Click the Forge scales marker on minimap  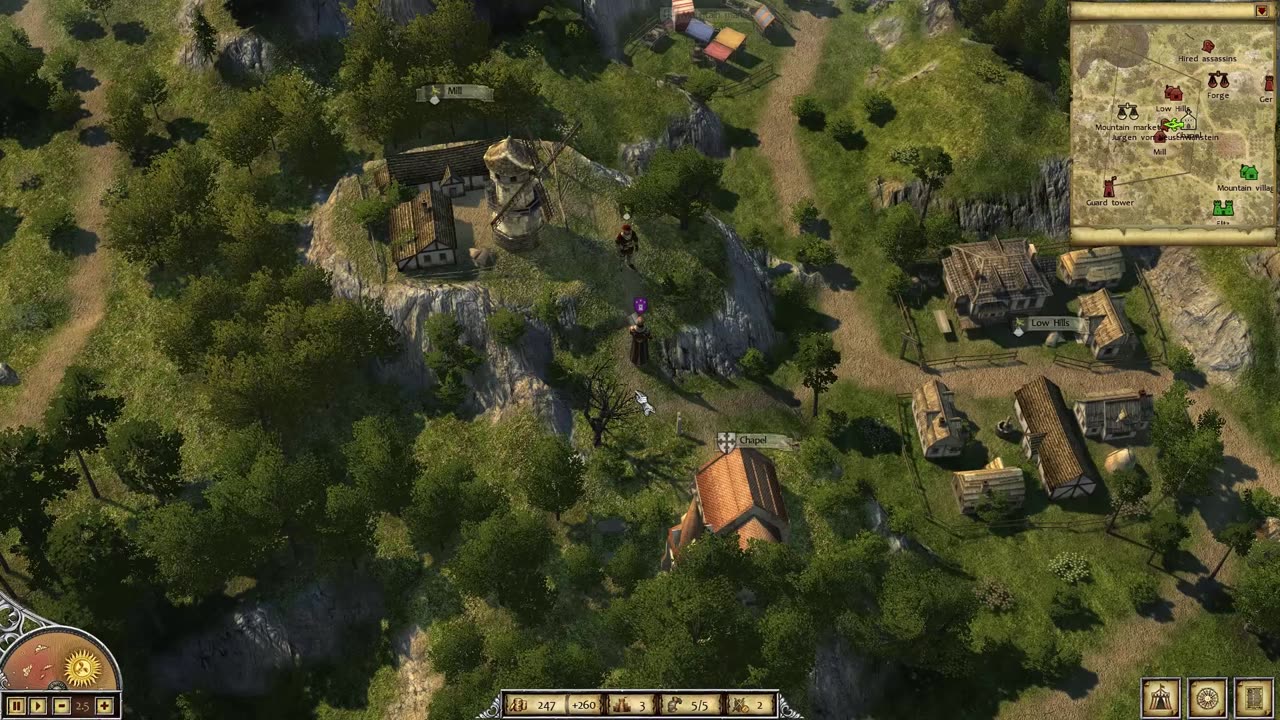[1217, 80]
